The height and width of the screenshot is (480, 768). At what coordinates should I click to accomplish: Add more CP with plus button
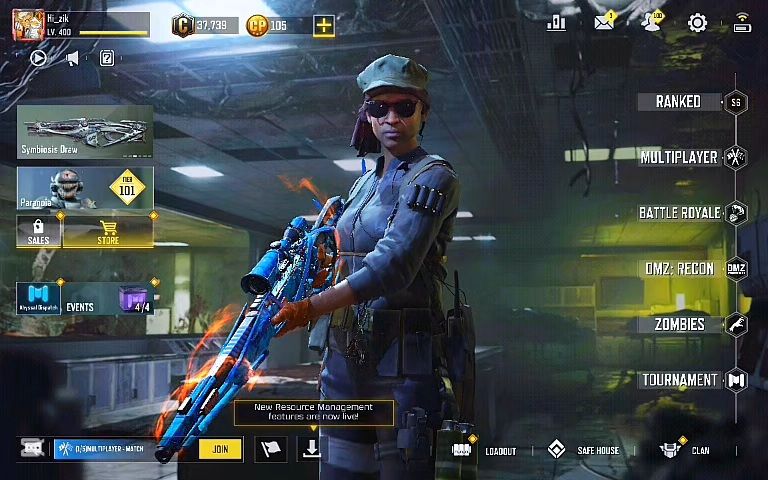pos(323,26)
